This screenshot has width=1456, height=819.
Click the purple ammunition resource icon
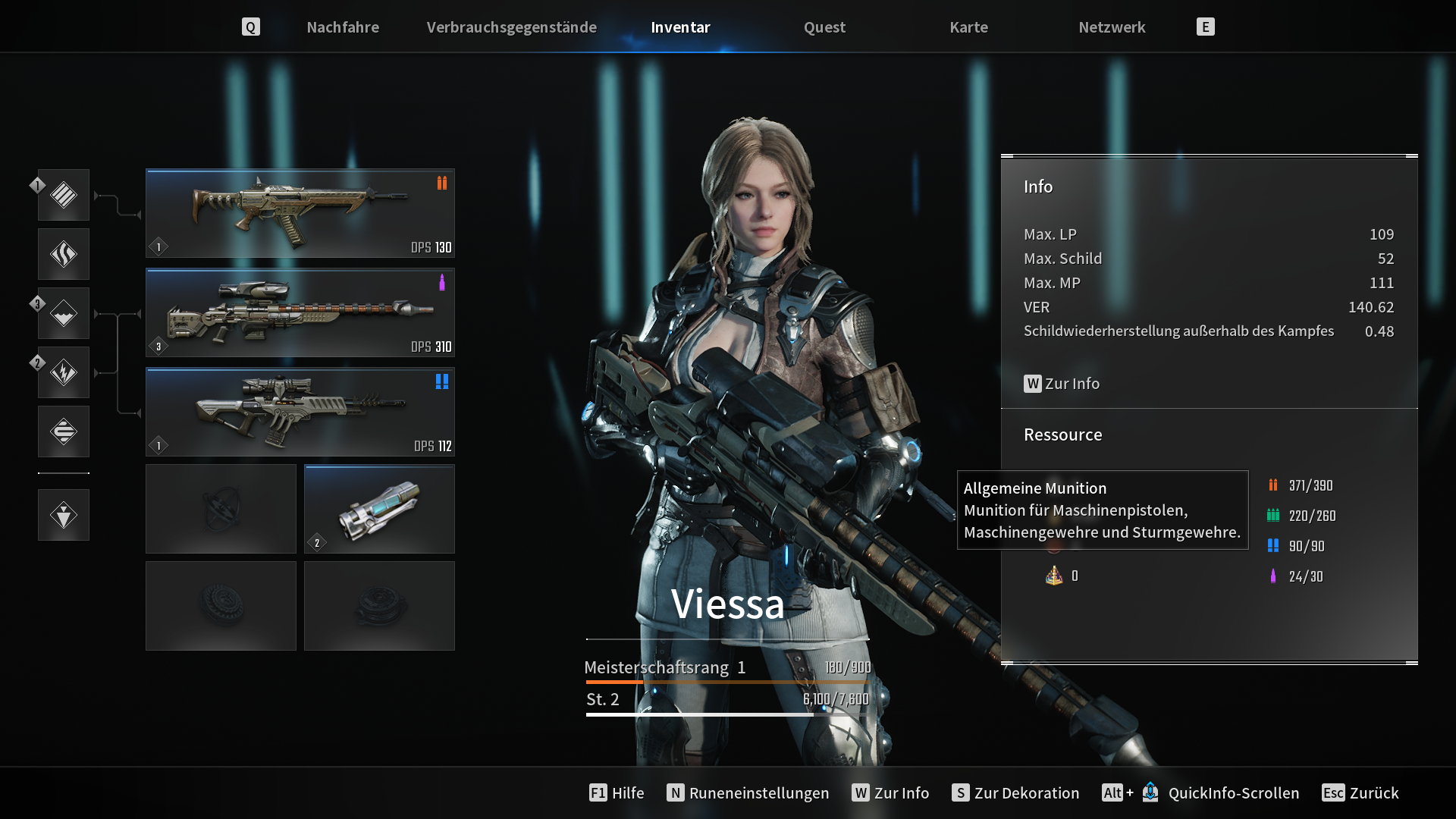(1273, 576)
